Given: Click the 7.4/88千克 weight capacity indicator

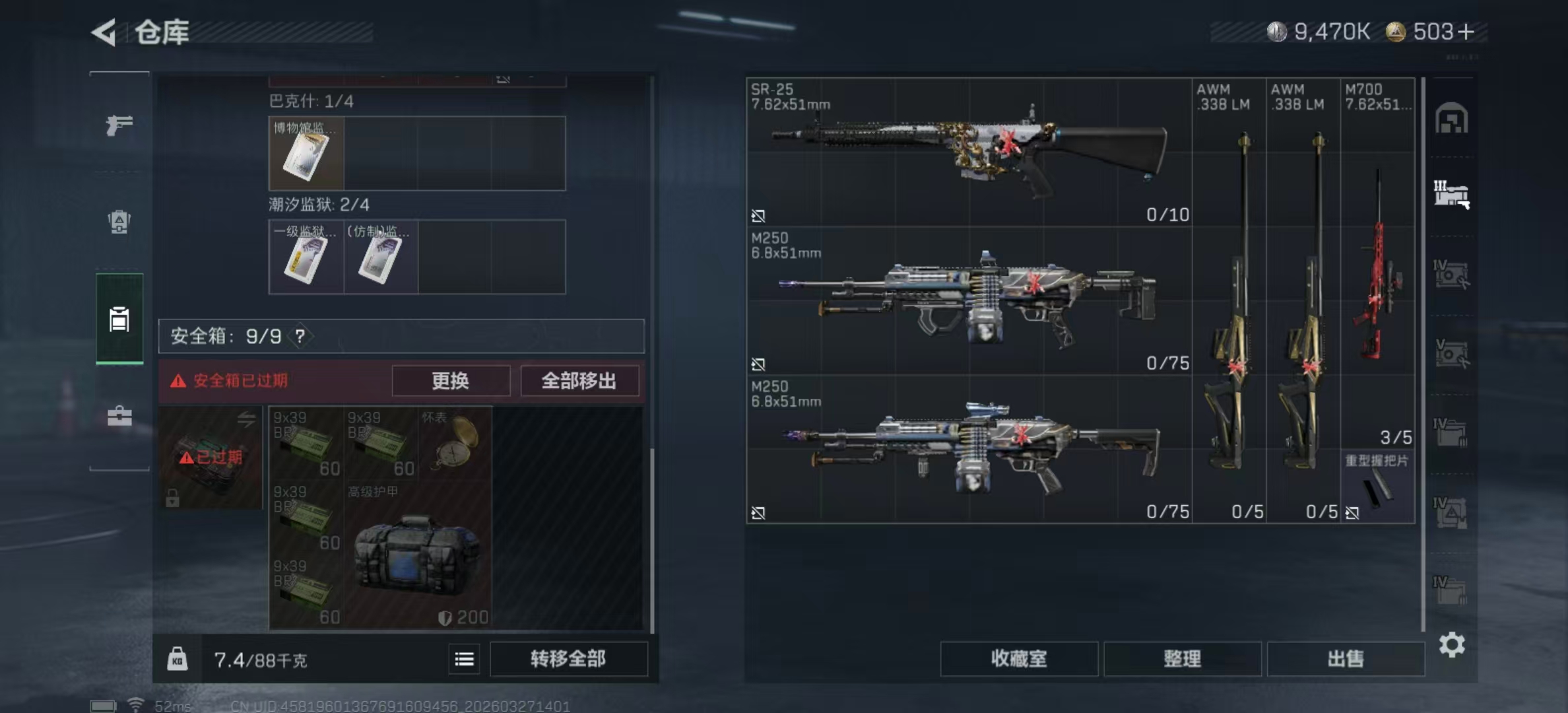Looking at the screenshot, I should (261, 660).
